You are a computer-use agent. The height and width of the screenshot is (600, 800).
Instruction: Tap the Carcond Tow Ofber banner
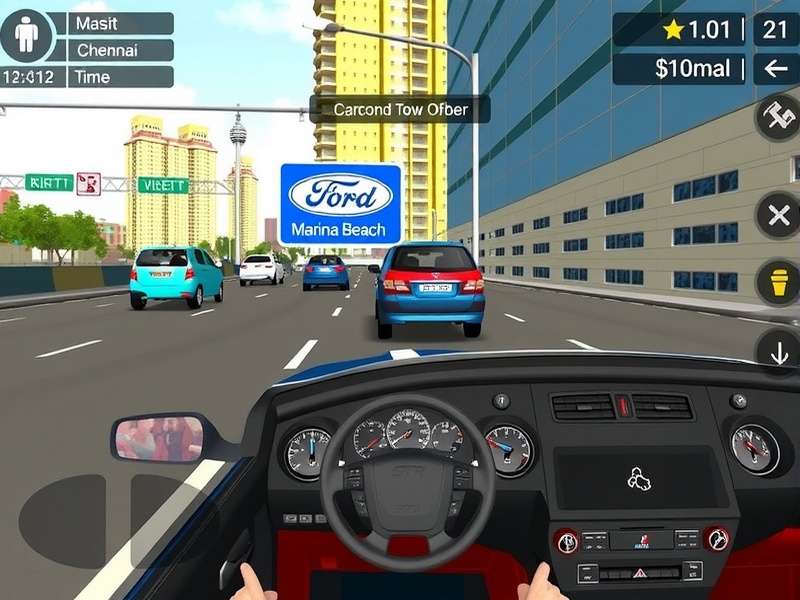(x=400, y=109)
